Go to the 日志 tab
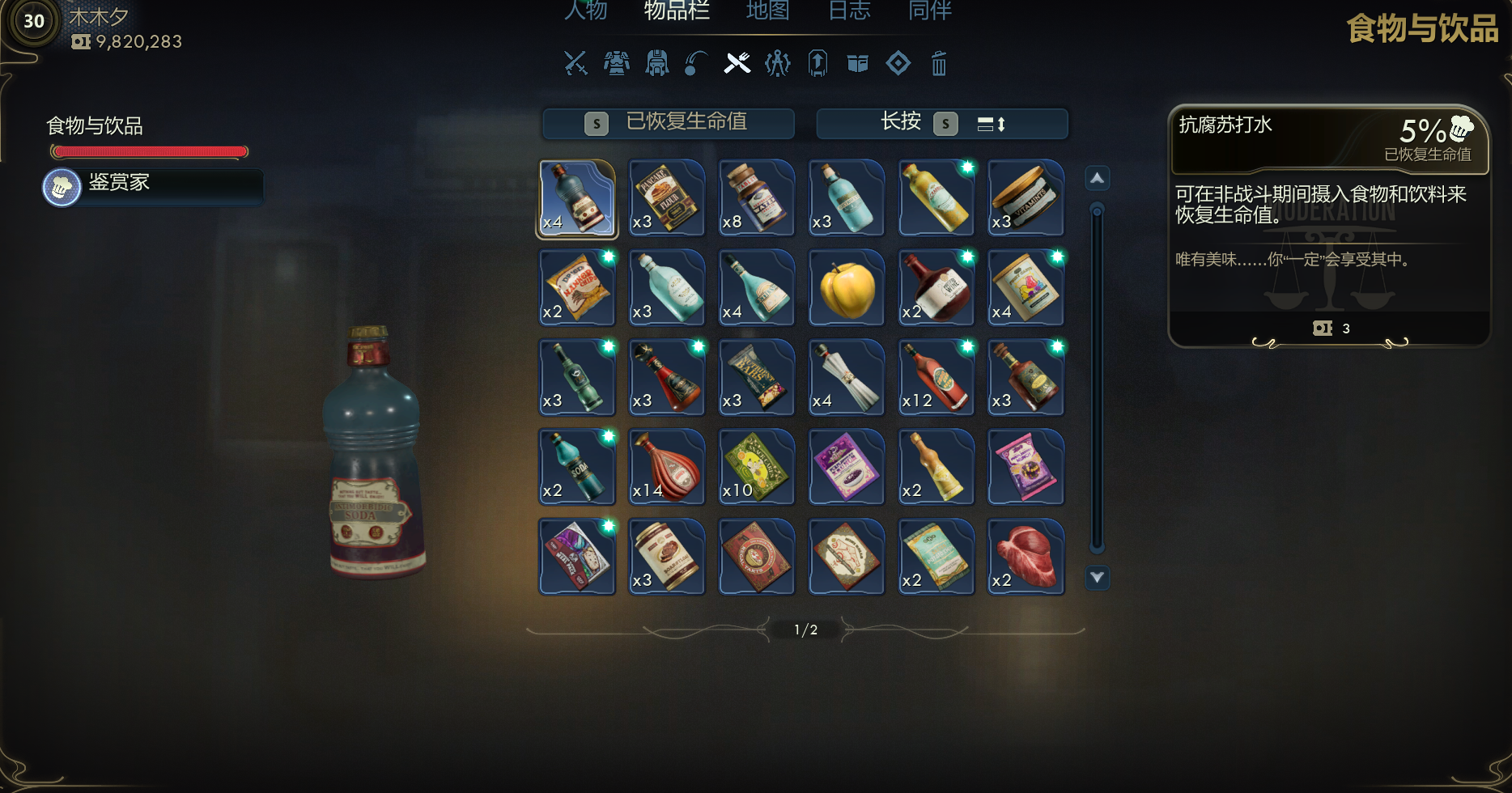The width and height of the screenshot is (1512, 793). coord(849,11)
